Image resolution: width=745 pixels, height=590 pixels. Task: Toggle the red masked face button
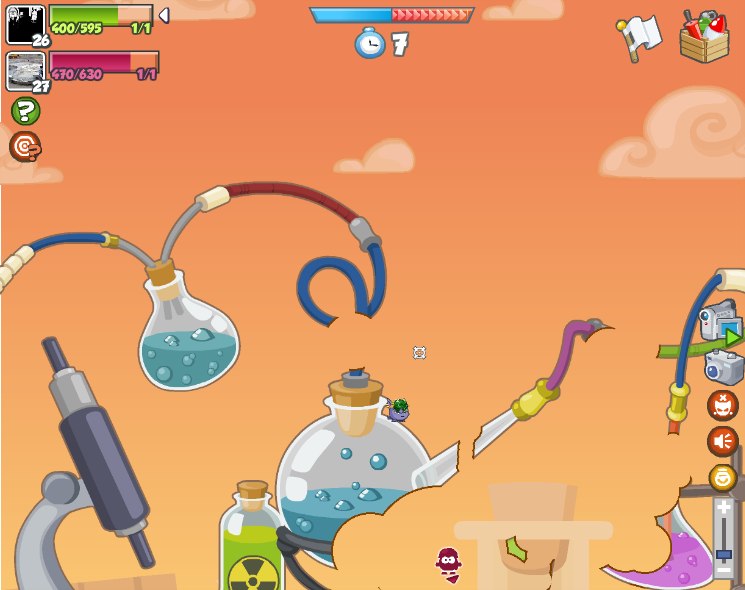point(722,406)
